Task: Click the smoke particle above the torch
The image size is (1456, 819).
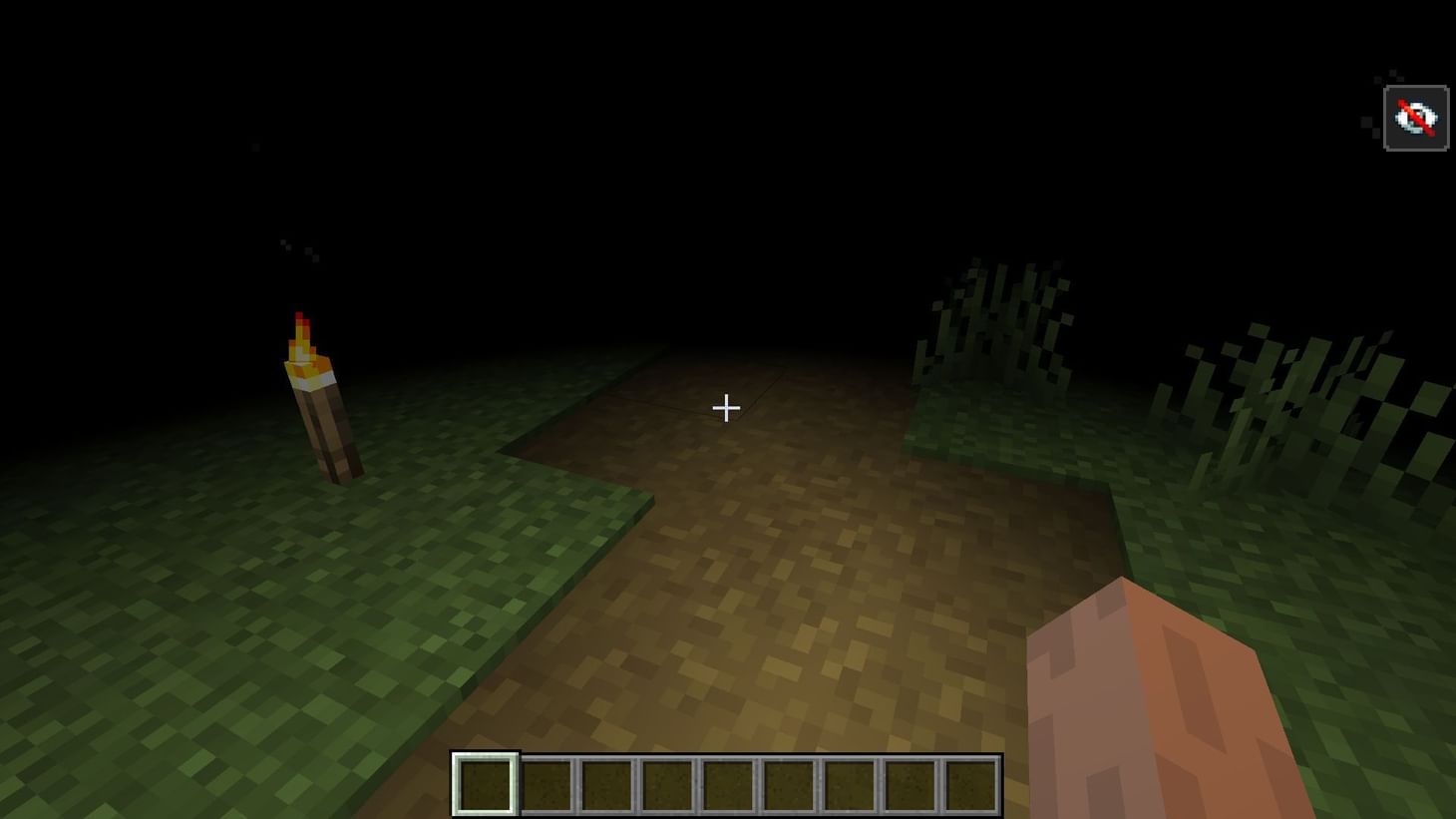Action: click(287, 244)
